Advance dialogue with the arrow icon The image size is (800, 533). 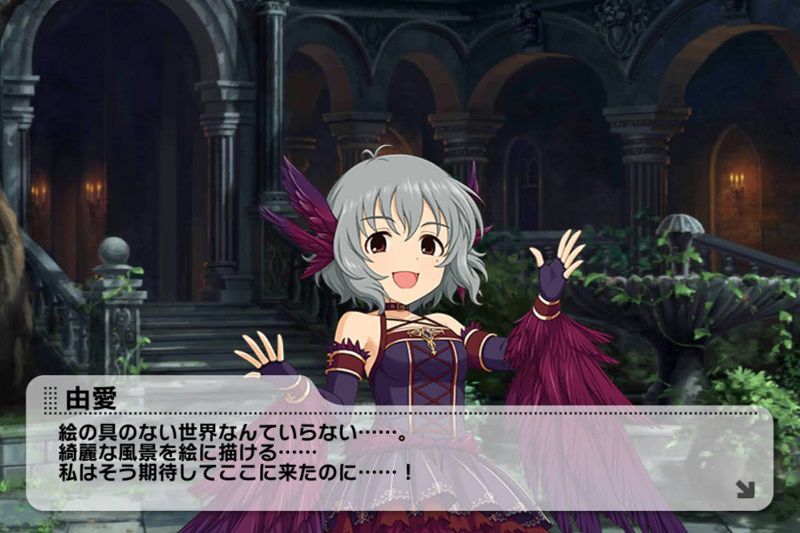744,489
